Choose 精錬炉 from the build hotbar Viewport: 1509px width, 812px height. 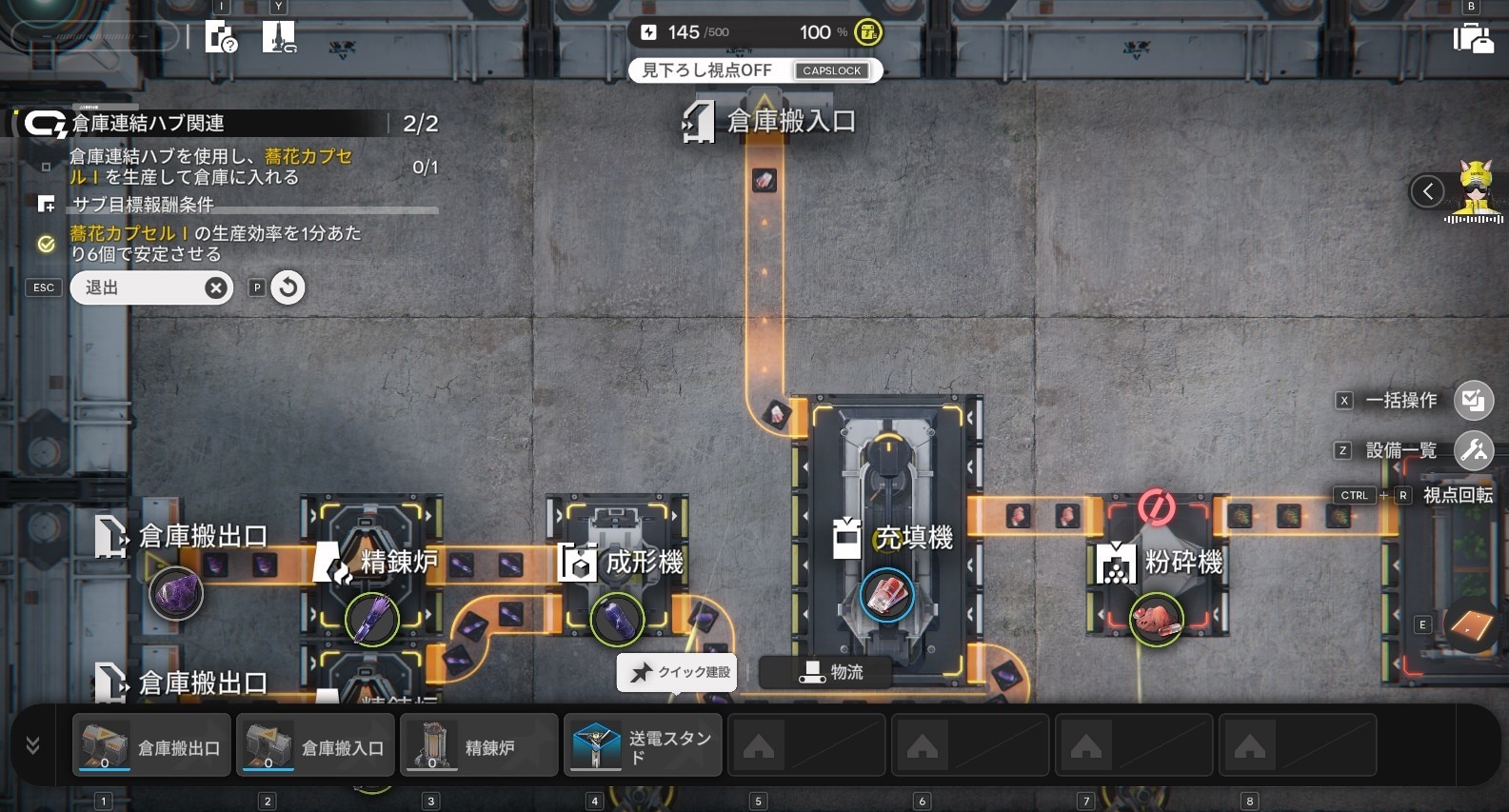click(479, 746)
